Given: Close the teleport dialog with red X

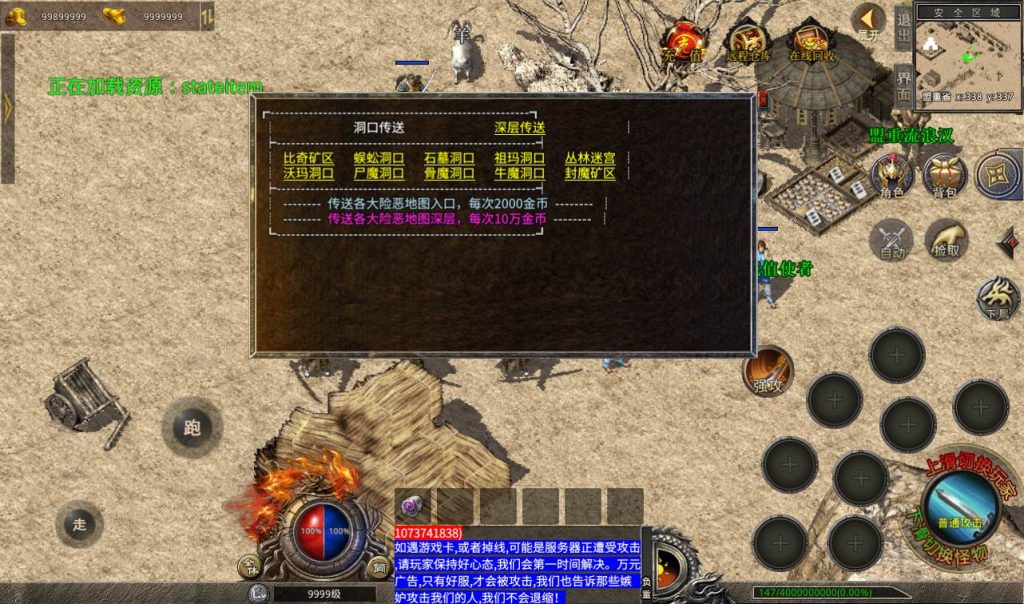Looking at the screenshot, I should pos(761,99).
